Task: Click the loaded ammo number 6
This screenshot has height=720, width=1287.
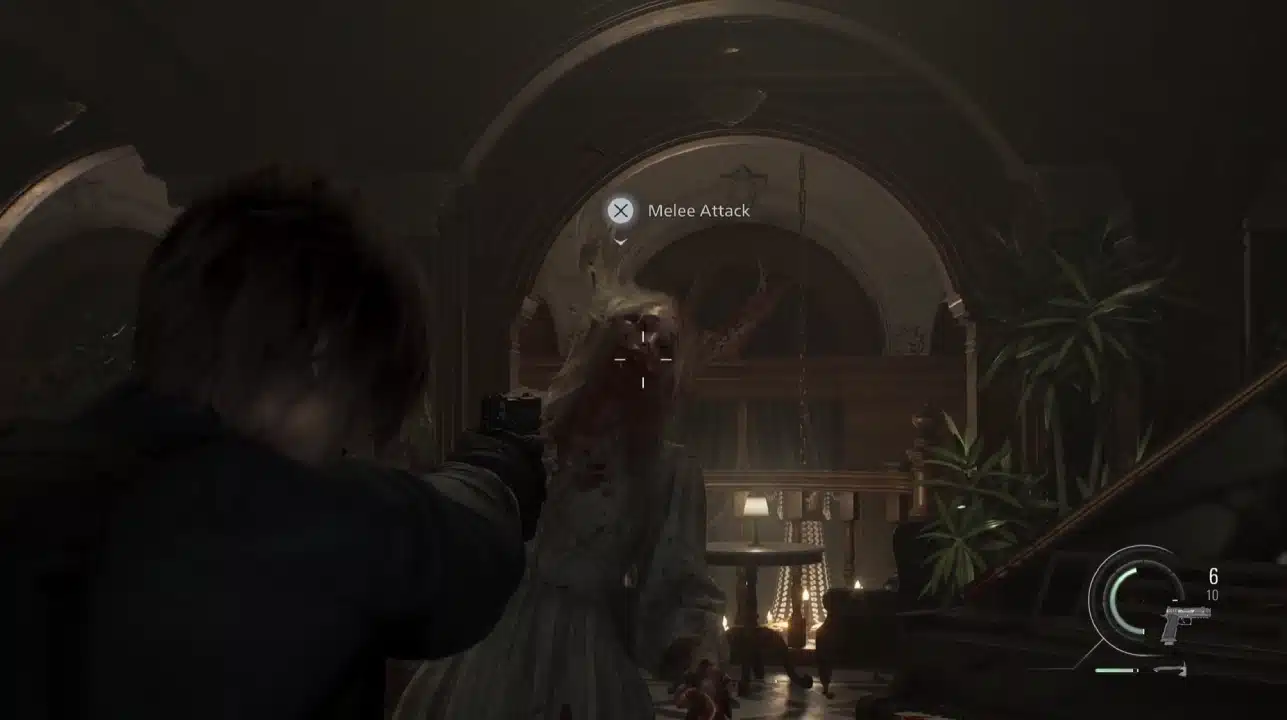Action: pyautogui.click(x=1213, y=575)
